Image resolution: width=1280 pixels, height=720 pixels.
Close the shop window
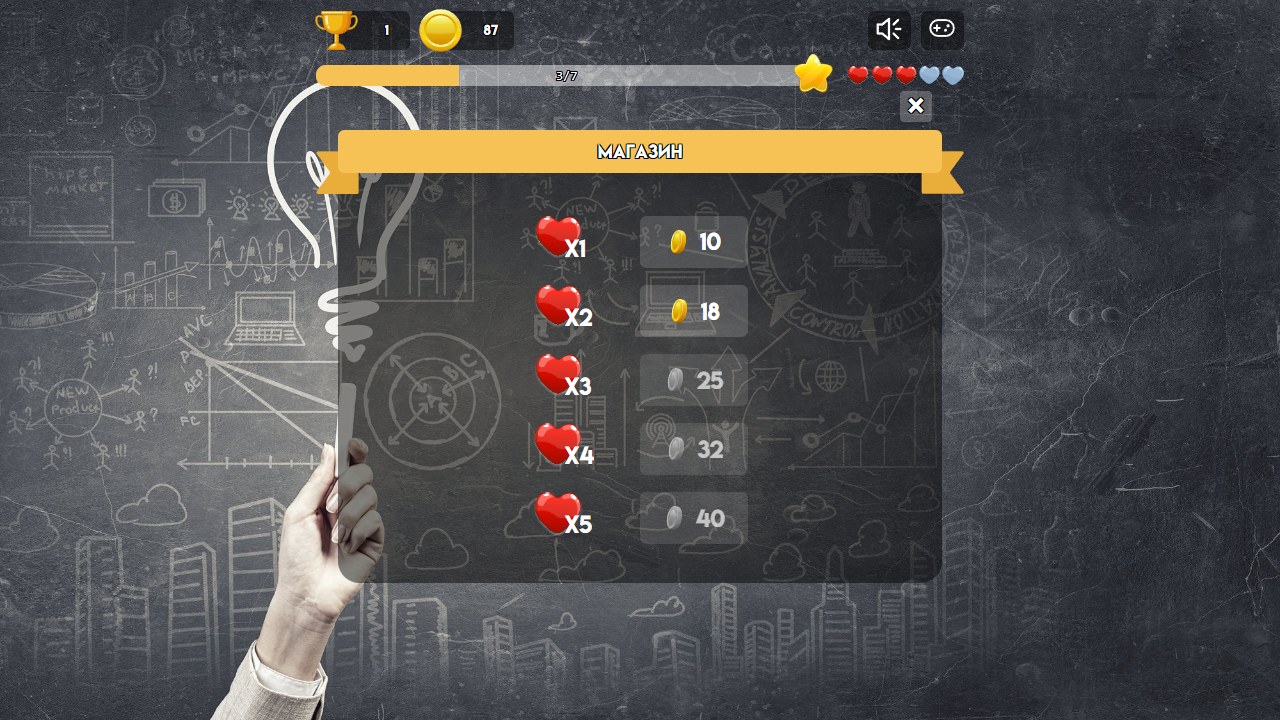coord(915,106)
